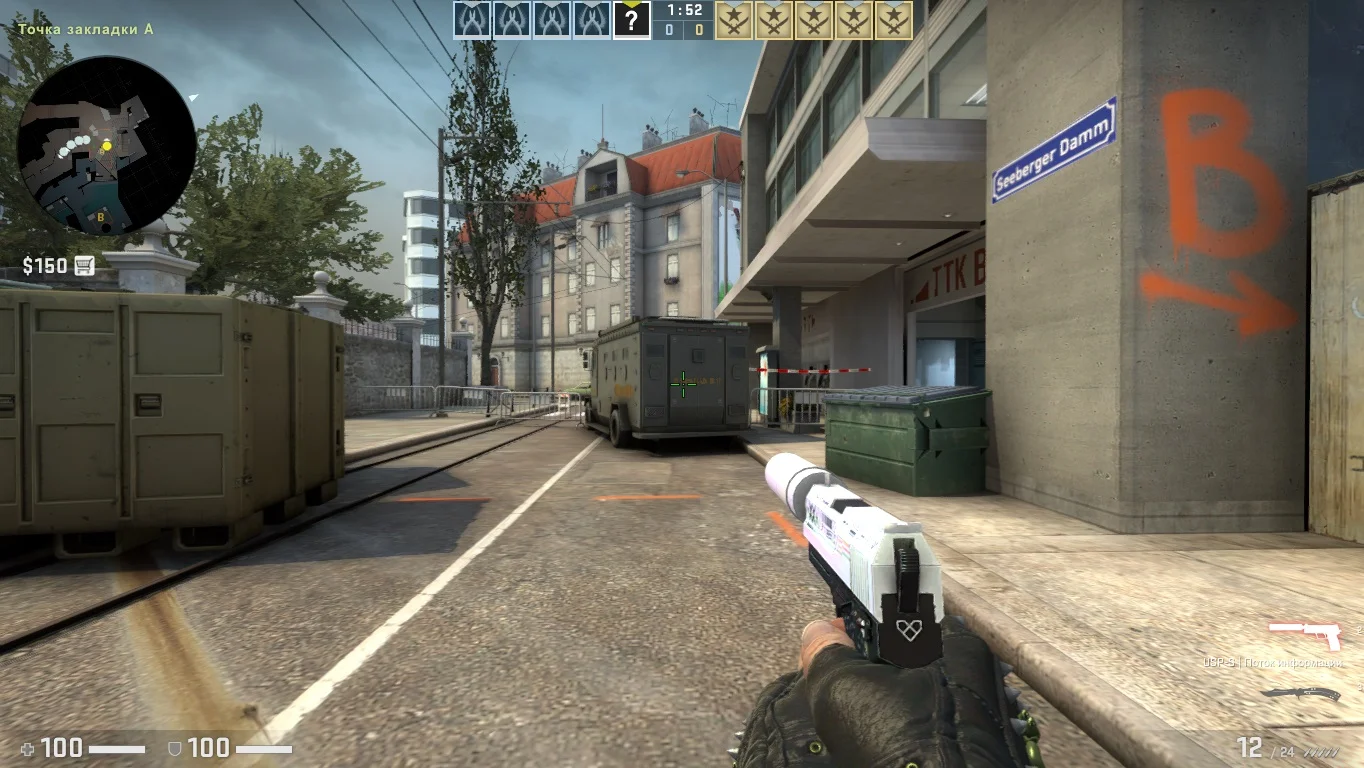Select the USP-S pistol weapon icon
1364x768 pixels.
pyautogui.click(x=1303, y=632)
